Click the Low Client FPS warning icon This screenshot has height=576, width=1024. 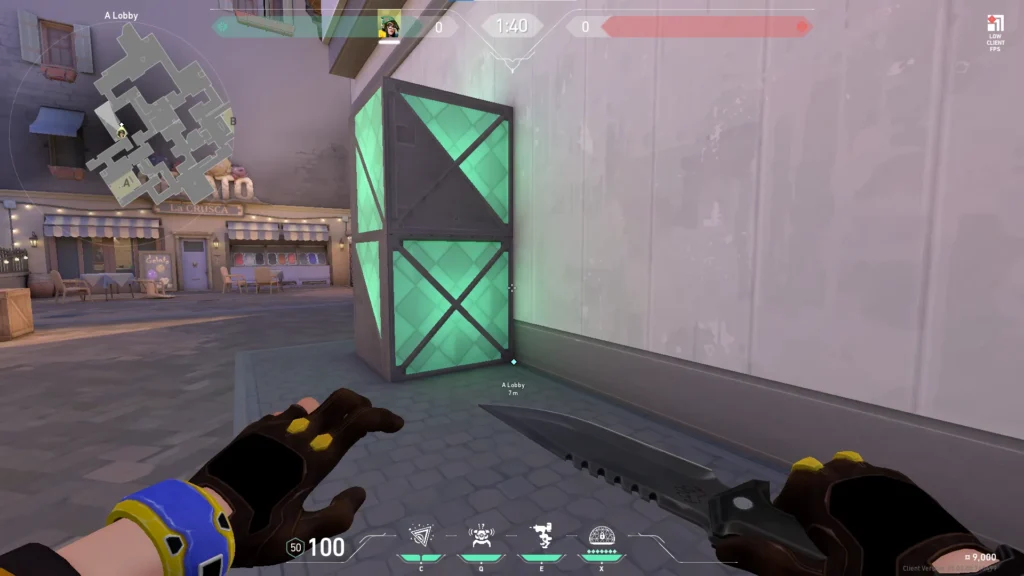pos(994,25)
